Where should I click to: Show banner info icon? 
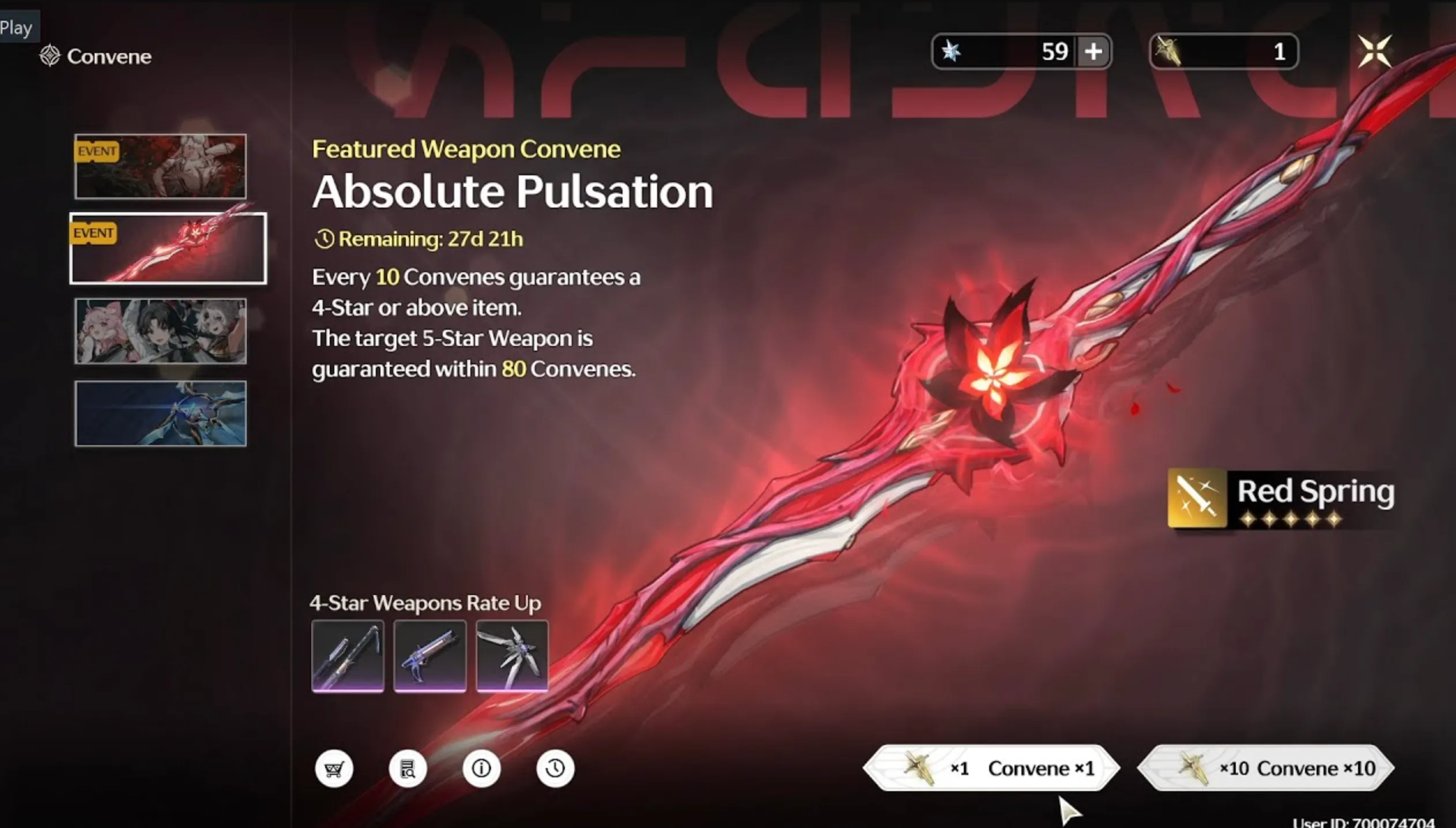point(481,769)
